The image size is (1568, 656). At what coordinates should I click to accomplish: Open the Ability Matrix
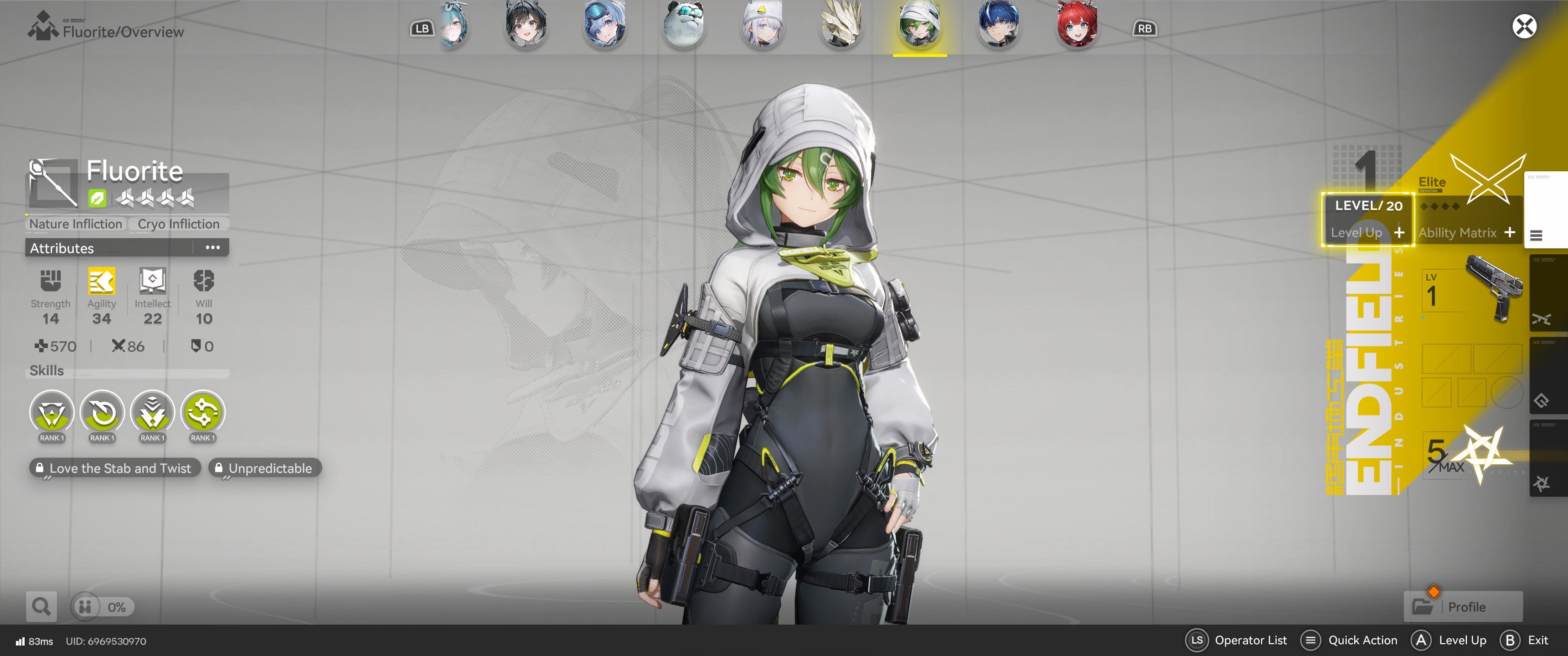(x=1466, y=232)
